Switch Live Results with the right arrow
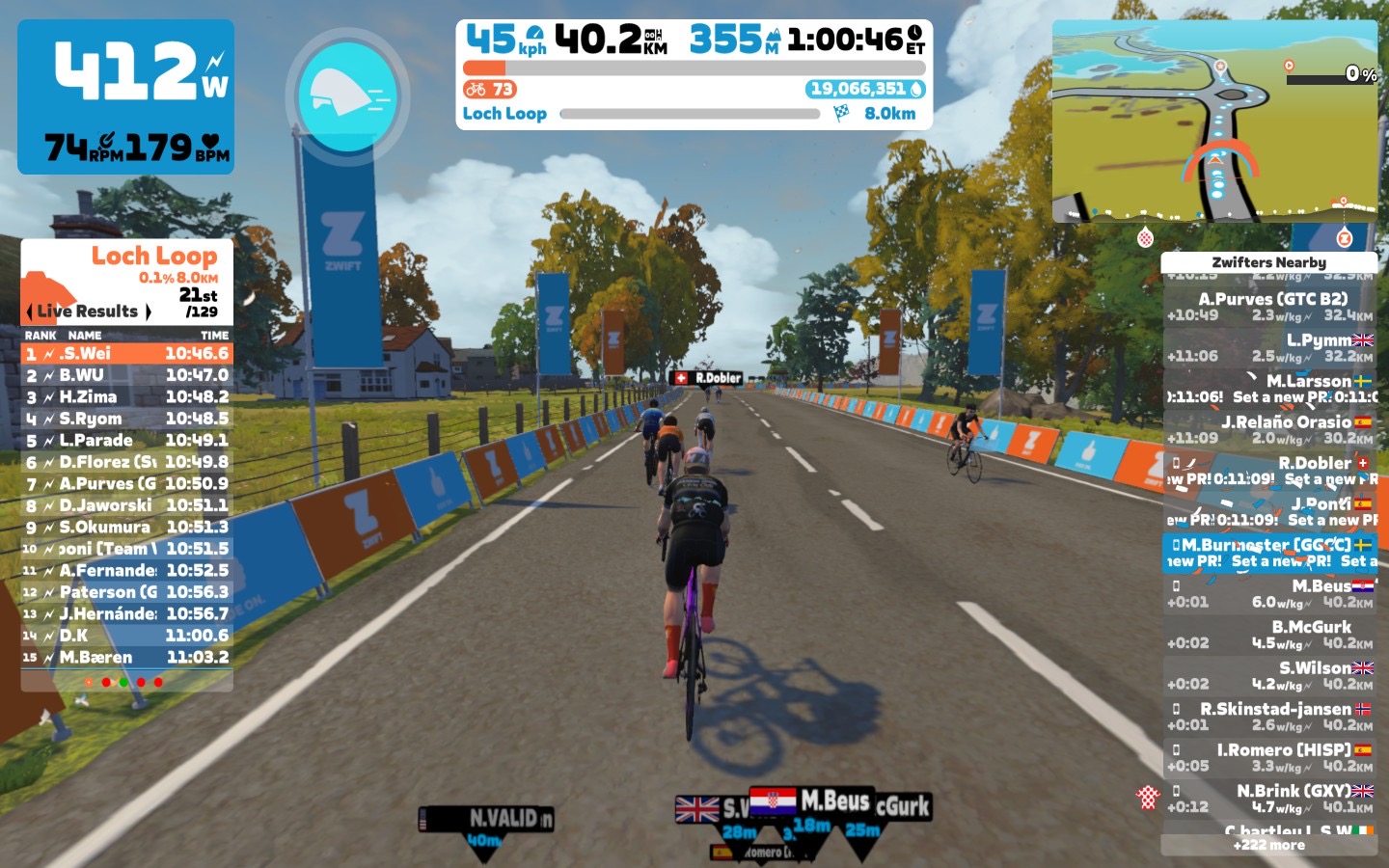Image resolution: width=1389 pixels, height=868 pixels. coord(149,312)
